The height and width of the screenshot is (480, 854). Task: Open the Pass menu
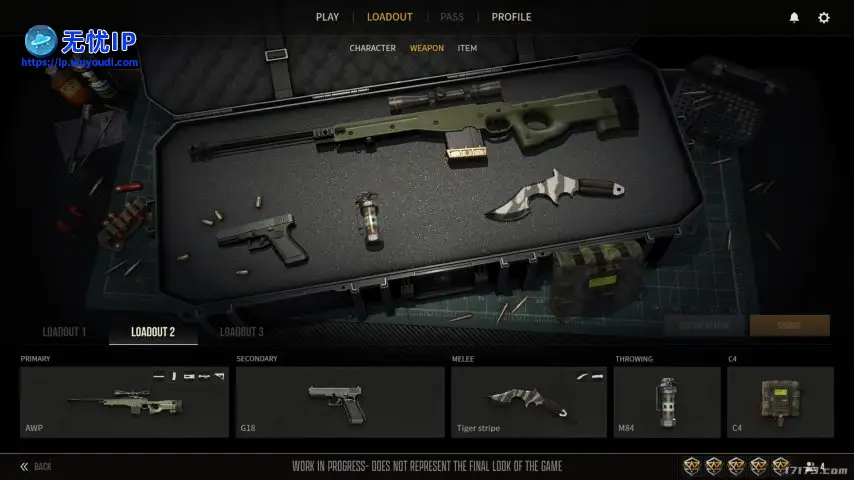tap(452, 17)
